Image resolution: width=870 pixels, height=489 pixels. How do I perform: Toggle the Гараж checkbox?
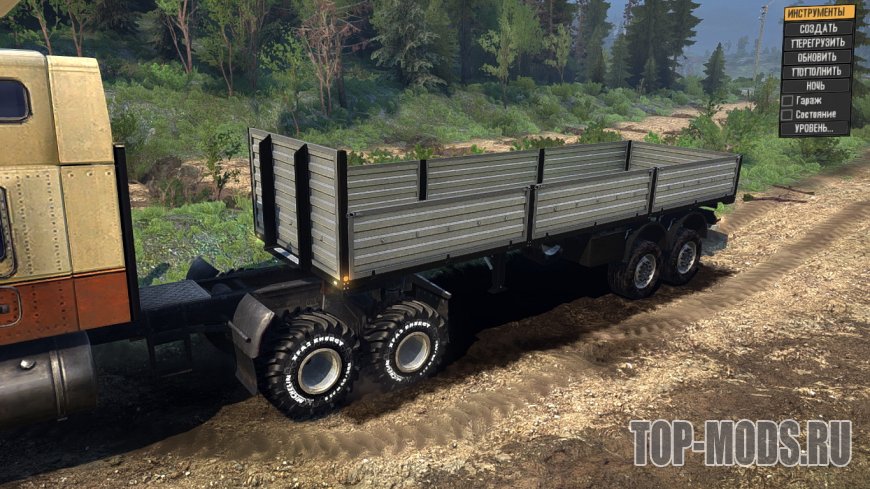pos(788,101)
